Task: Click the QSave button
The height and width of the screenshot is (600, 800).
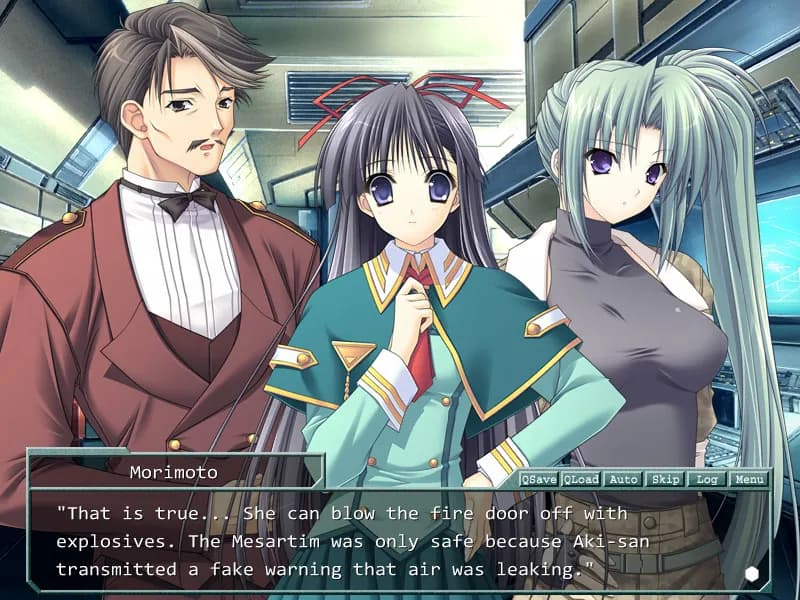Action: click(x=539, y=479)
